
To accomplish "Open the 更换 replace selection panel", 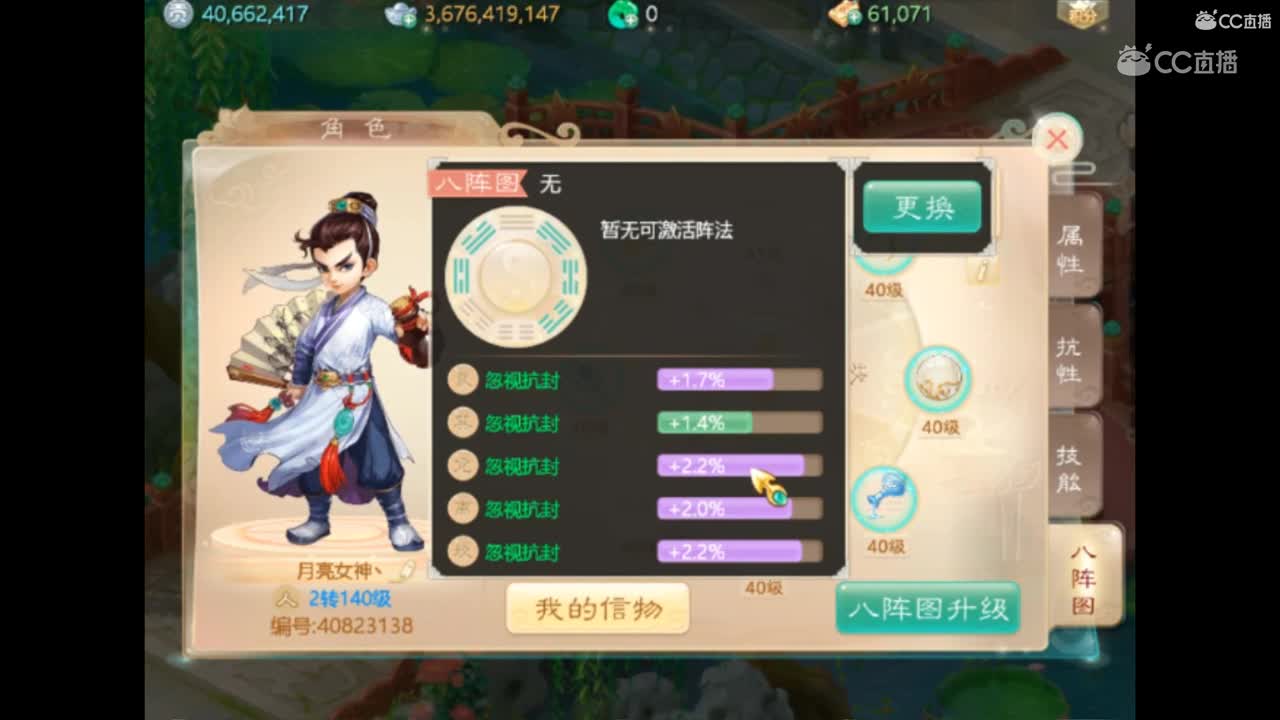I will coord(921,209).
